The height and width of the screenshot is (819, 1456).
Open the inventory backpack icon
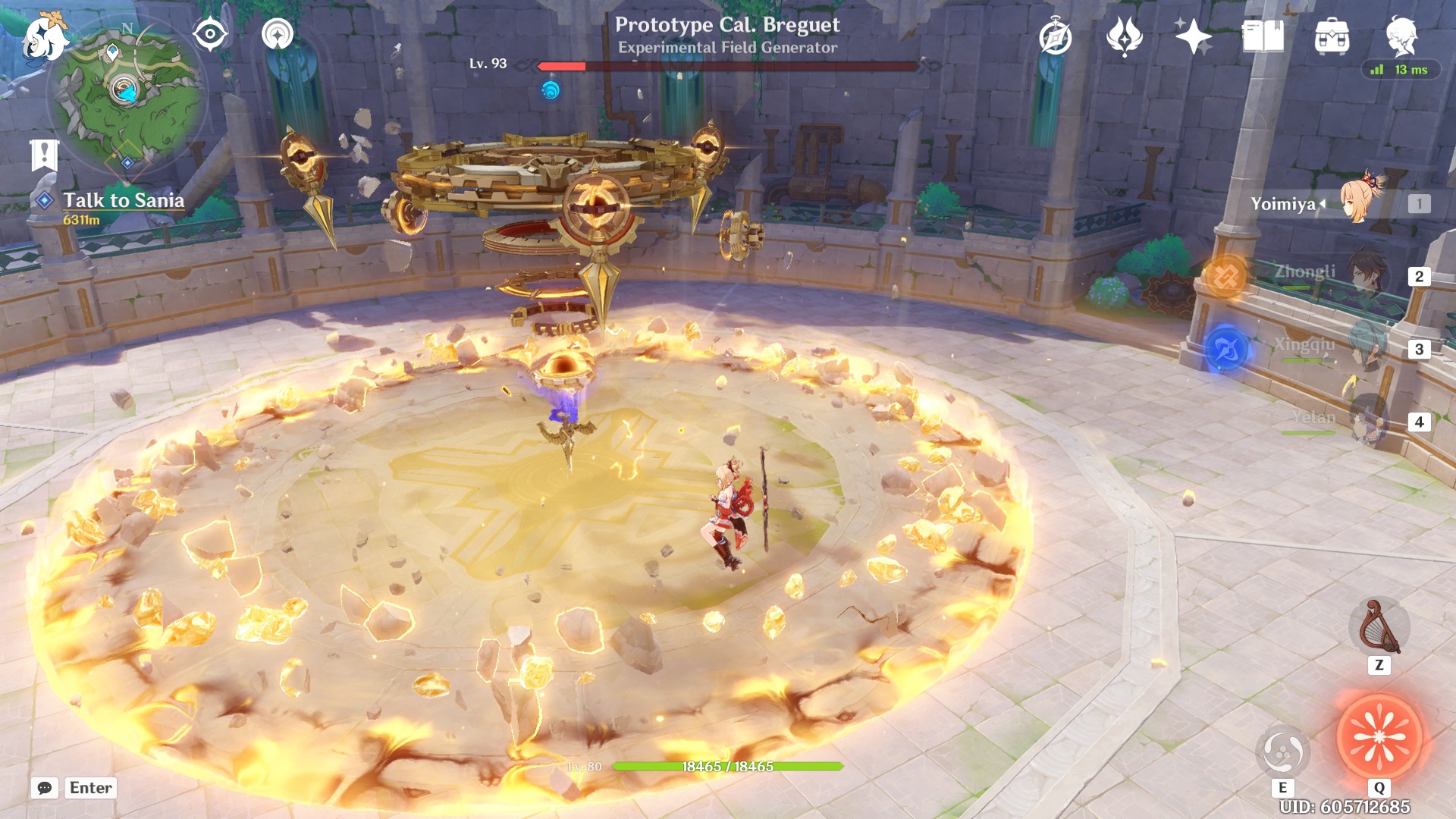tap(1332, 36)
